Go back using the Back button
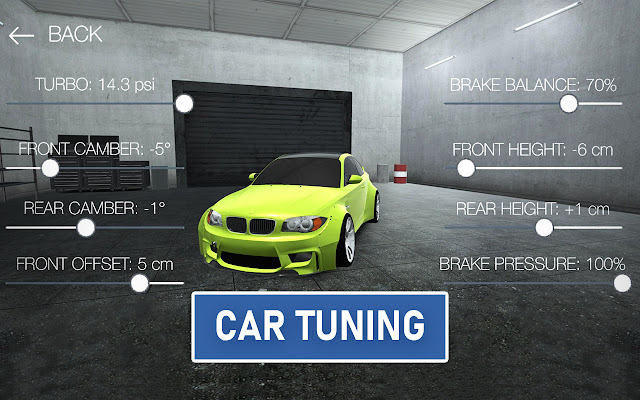Image resolution: width=640 pixels, height=400 pixels. pyautogui.click(x=55, y=34)
